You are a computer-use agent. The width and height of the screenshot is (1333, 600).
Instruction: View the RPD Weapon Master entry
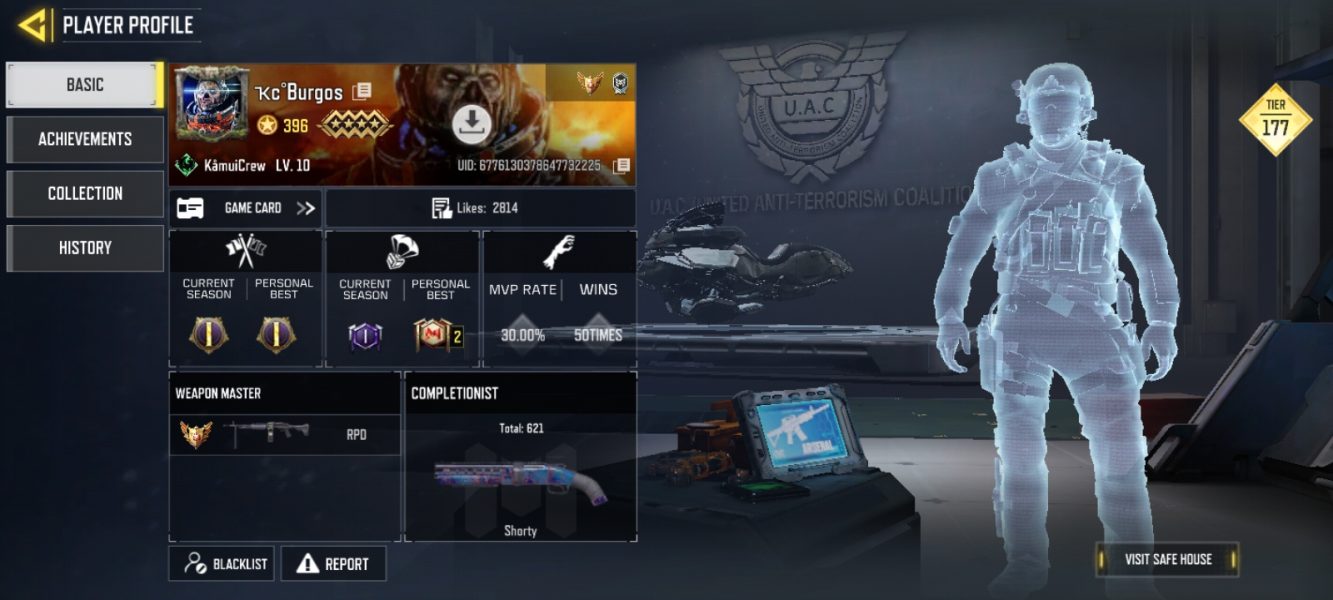click(284, 435)
